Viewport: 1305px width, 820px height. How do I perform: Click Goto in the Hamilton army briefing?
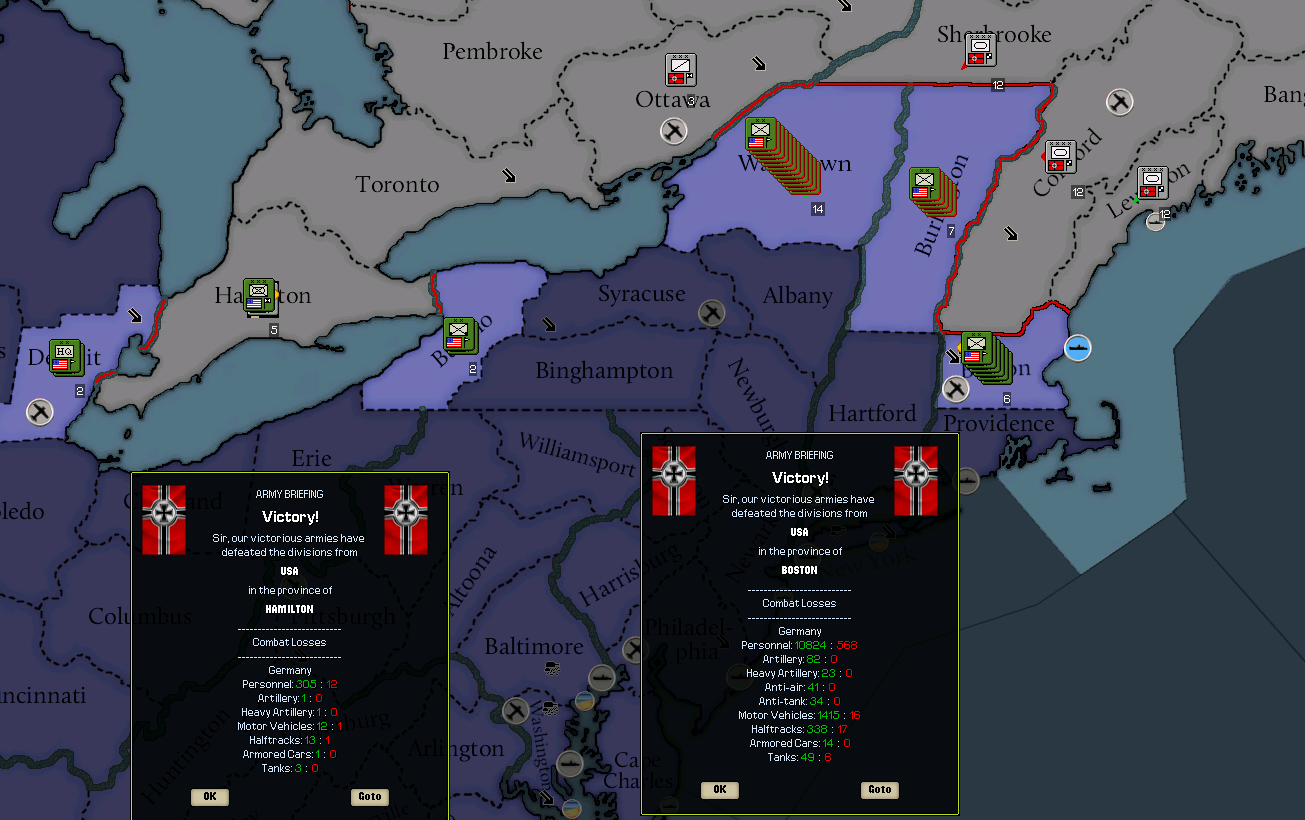click(369, 796)
